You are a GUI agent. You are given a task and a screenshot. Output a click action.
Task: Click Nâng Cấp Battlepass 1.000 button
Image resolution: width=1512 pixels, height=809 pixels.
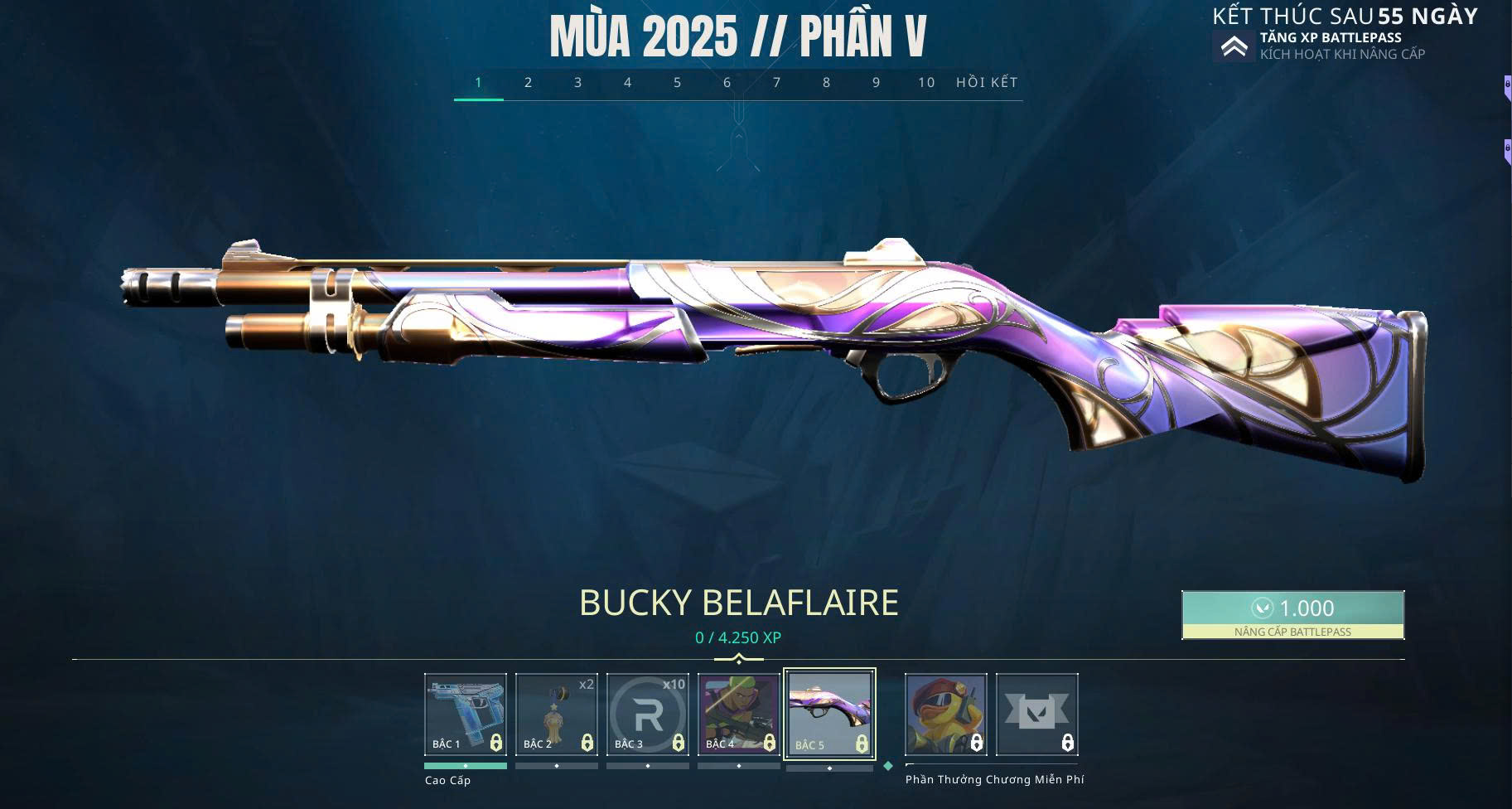pos(1292,614)
